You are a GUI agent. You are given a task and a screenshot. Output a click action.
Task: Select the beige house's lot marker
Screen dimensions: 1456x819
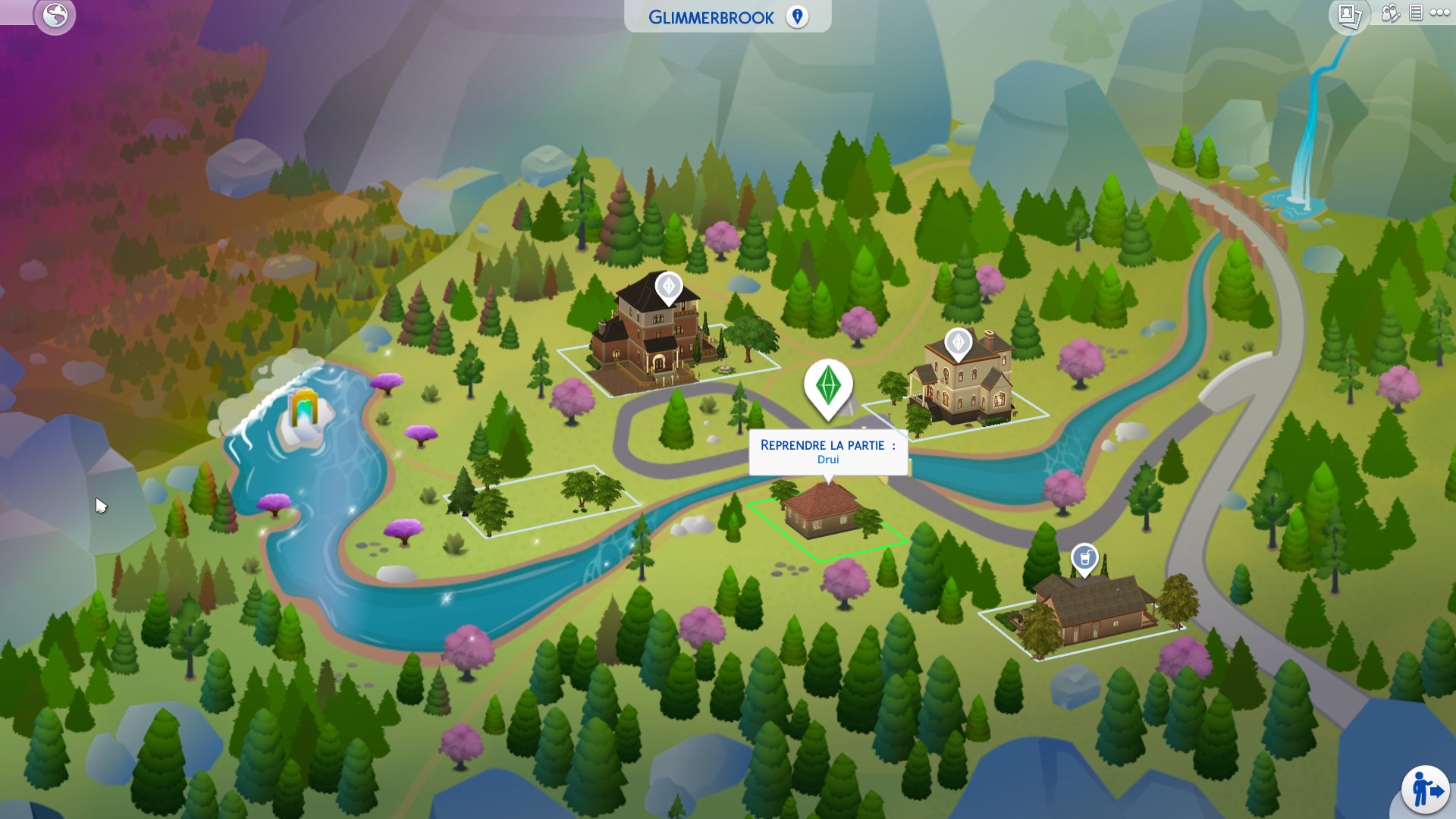point(958,343)
